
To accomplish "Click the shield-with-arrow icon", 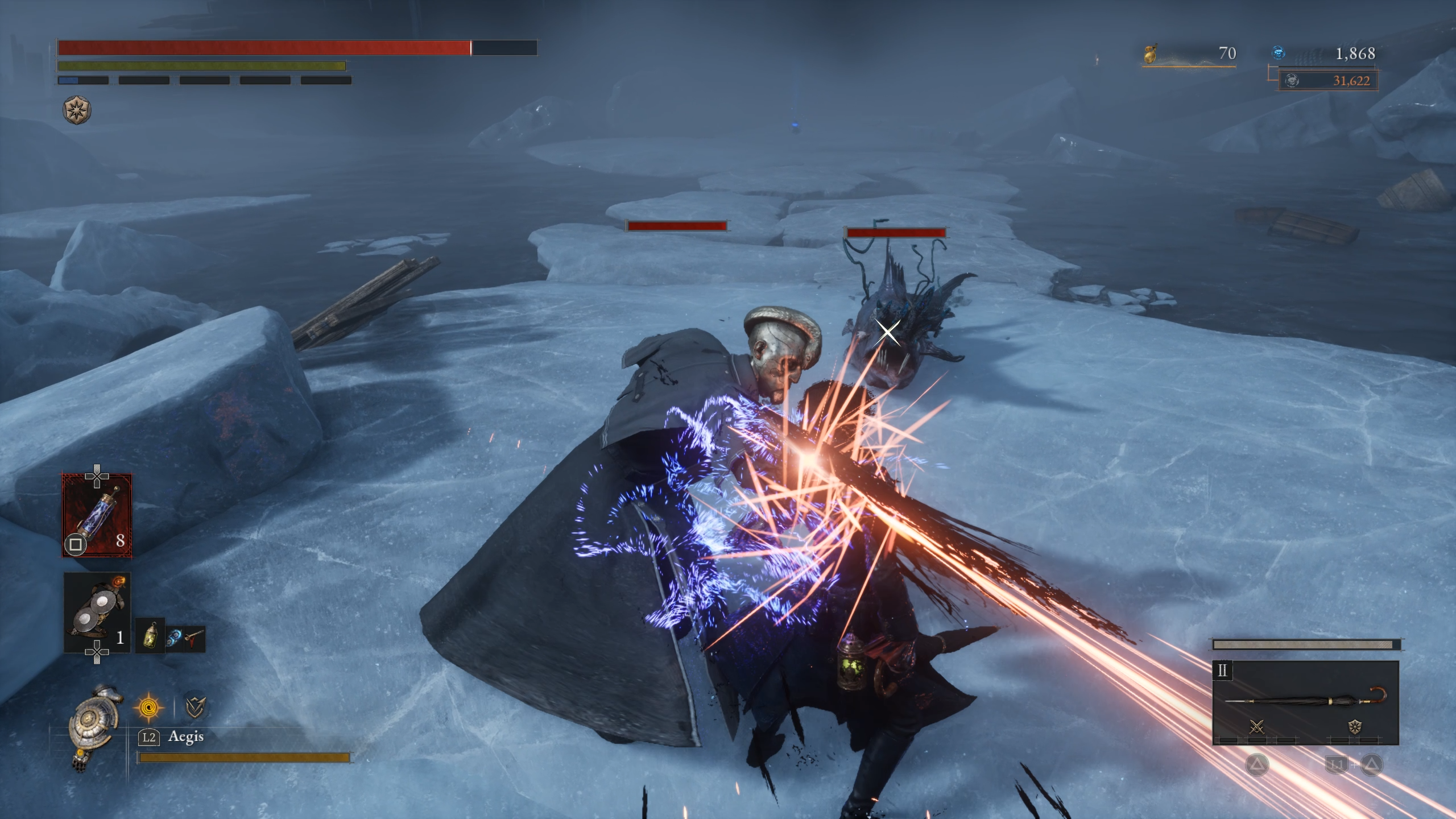I will point(195,707).
